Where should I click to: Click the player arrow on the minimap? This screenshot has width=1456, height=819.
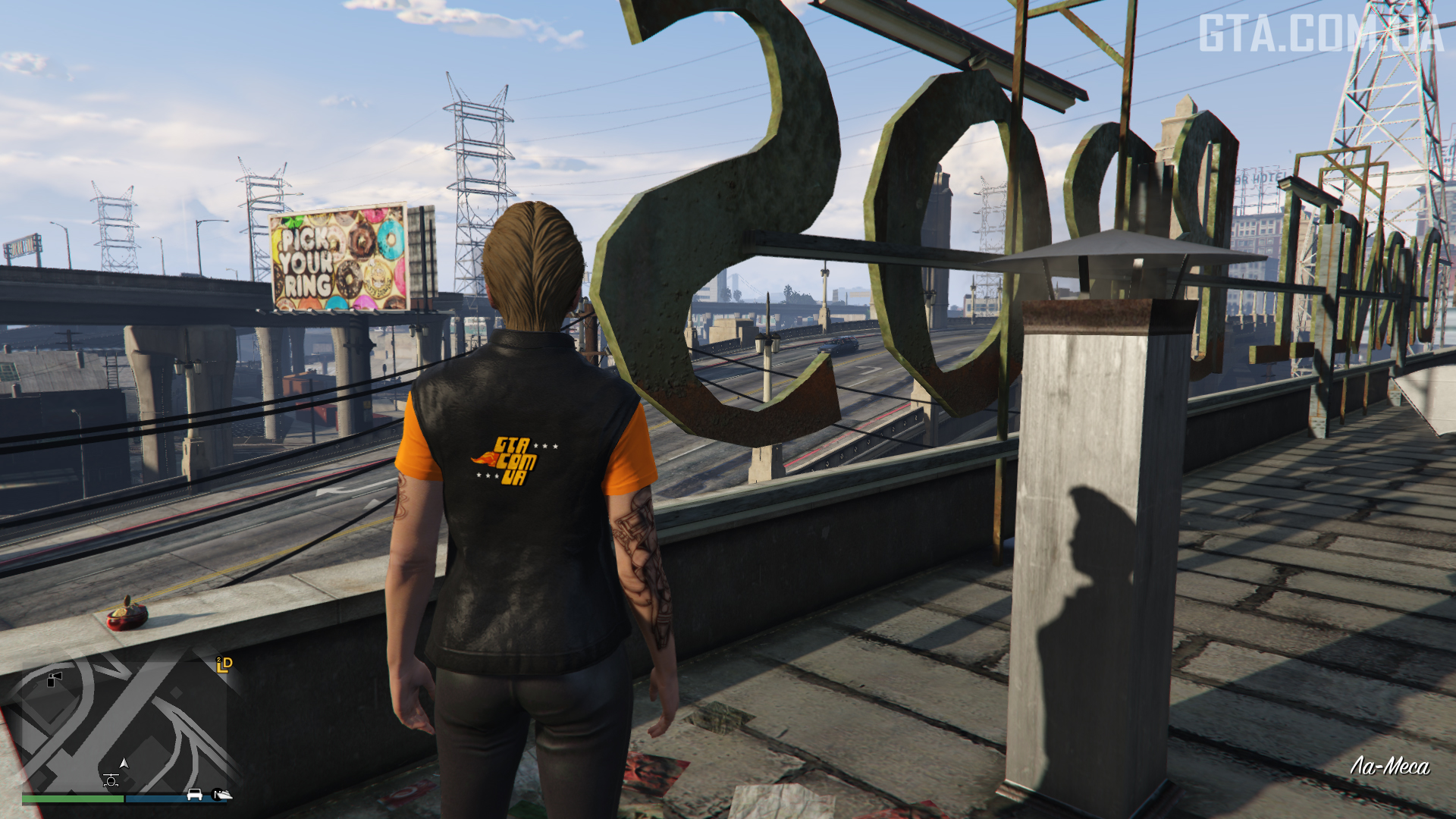tap(124, 764)
